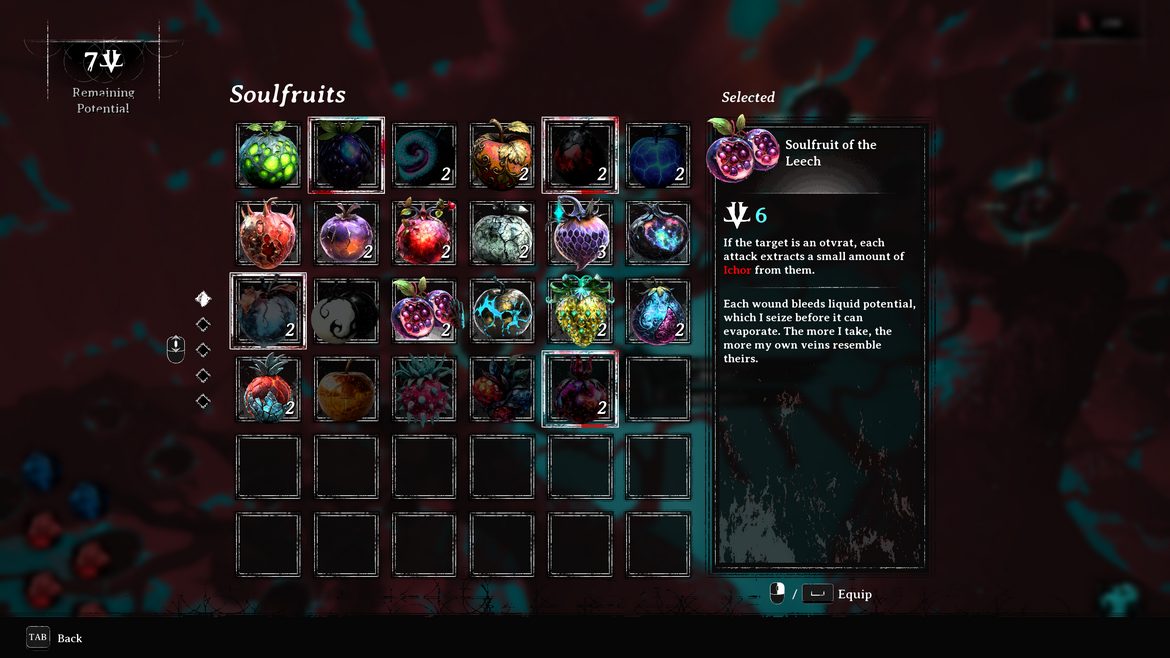1170x658 pixels.
Task: Select the pale grey cracked stone soulfruit
Action: point(502,234)
